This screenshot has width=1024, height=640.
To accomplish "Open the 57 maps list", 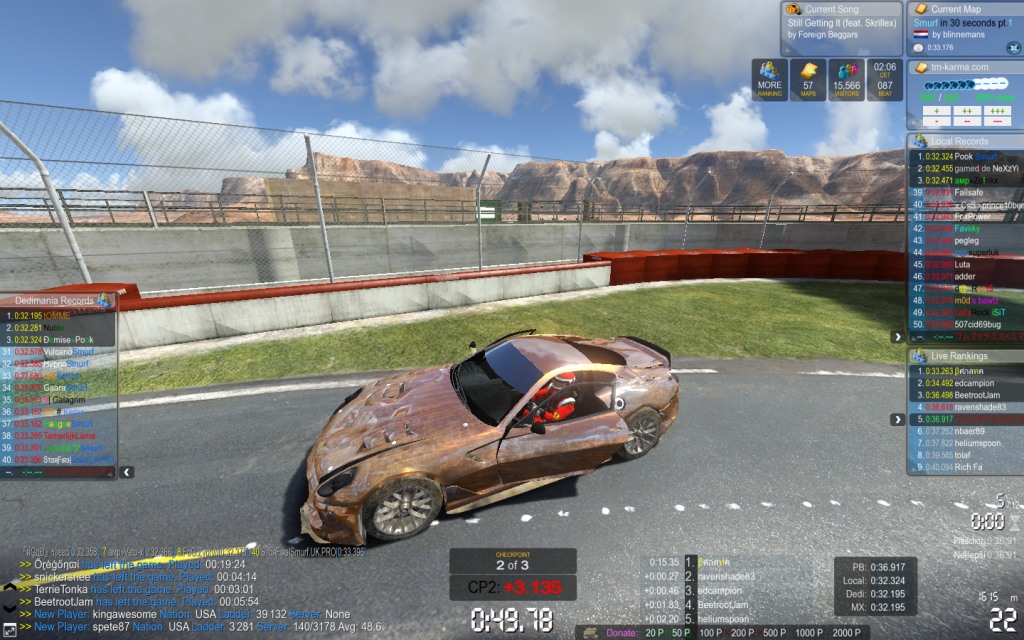I will click(808, 80).
